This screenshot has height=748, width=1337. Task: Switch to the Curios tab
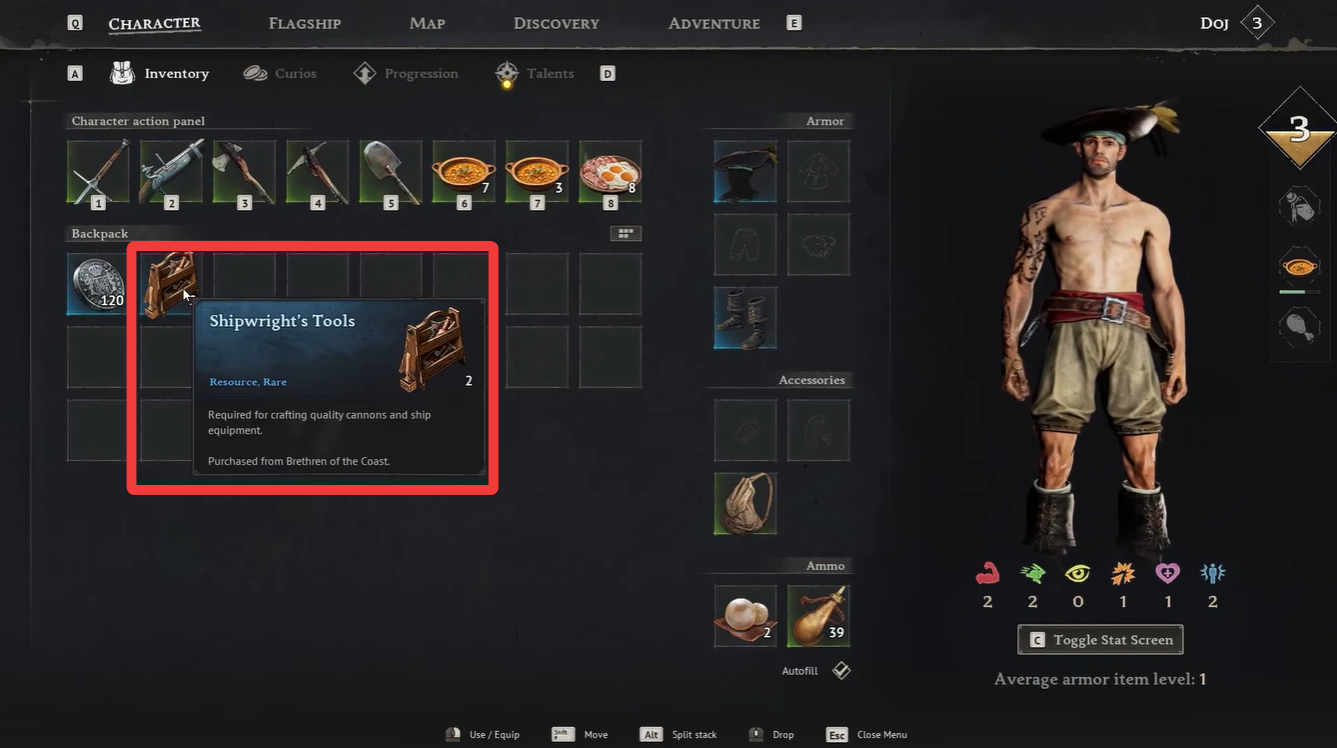coord(294,73)
